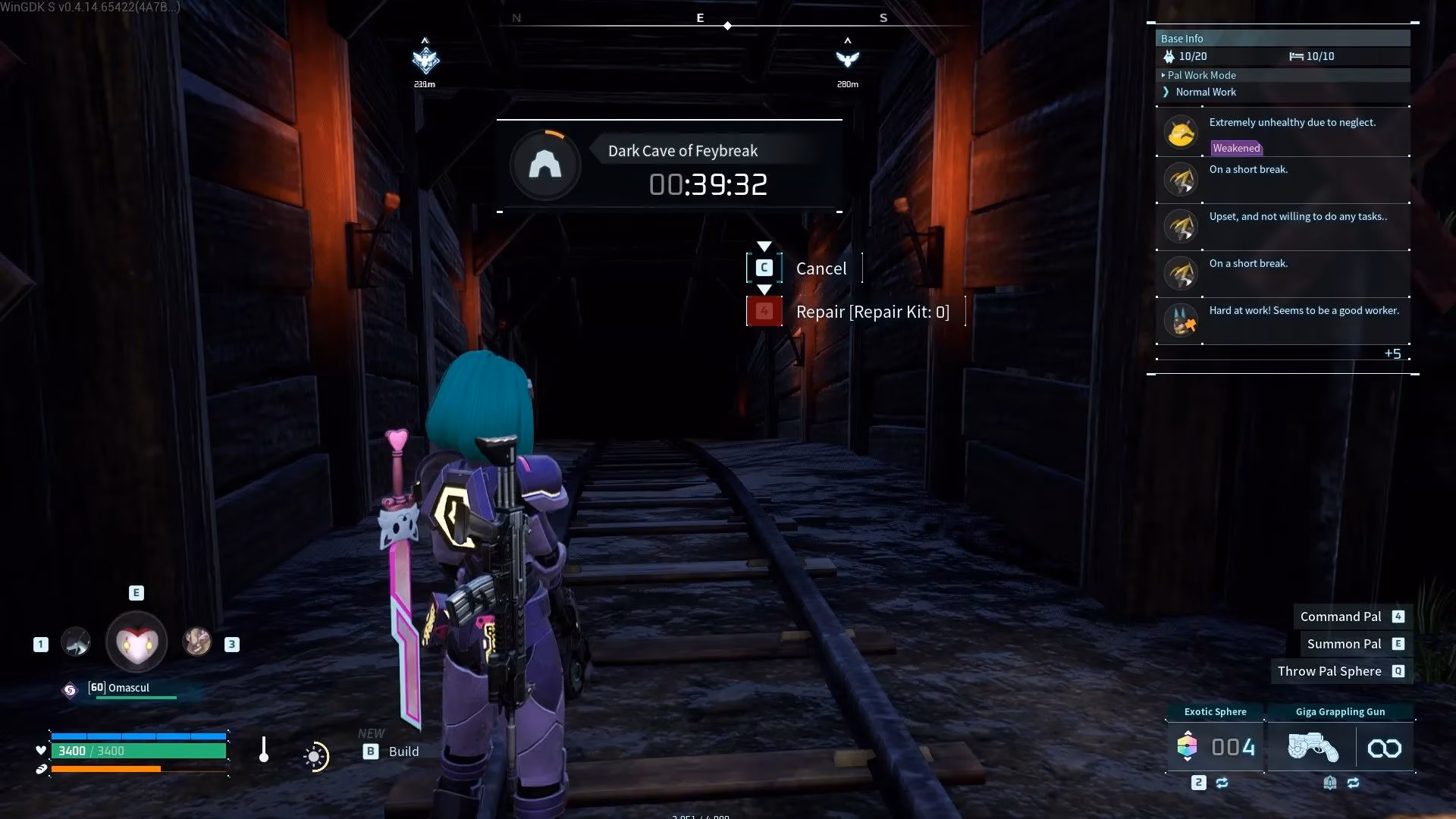The width and height of the screenshot is (1456, 819).
Task: Select the Hard at work Pal row
Action: coord(1282,320)
